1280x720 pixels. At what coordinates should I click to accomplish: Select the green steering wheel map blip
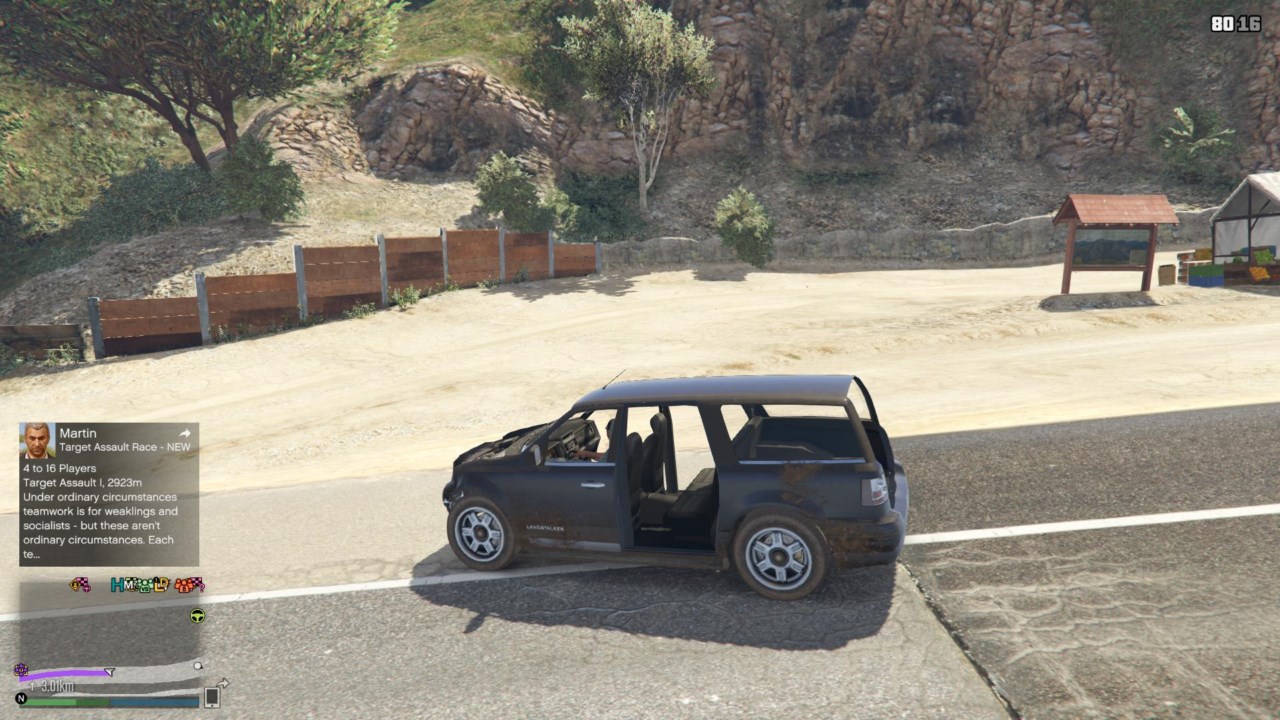(197, 616)
